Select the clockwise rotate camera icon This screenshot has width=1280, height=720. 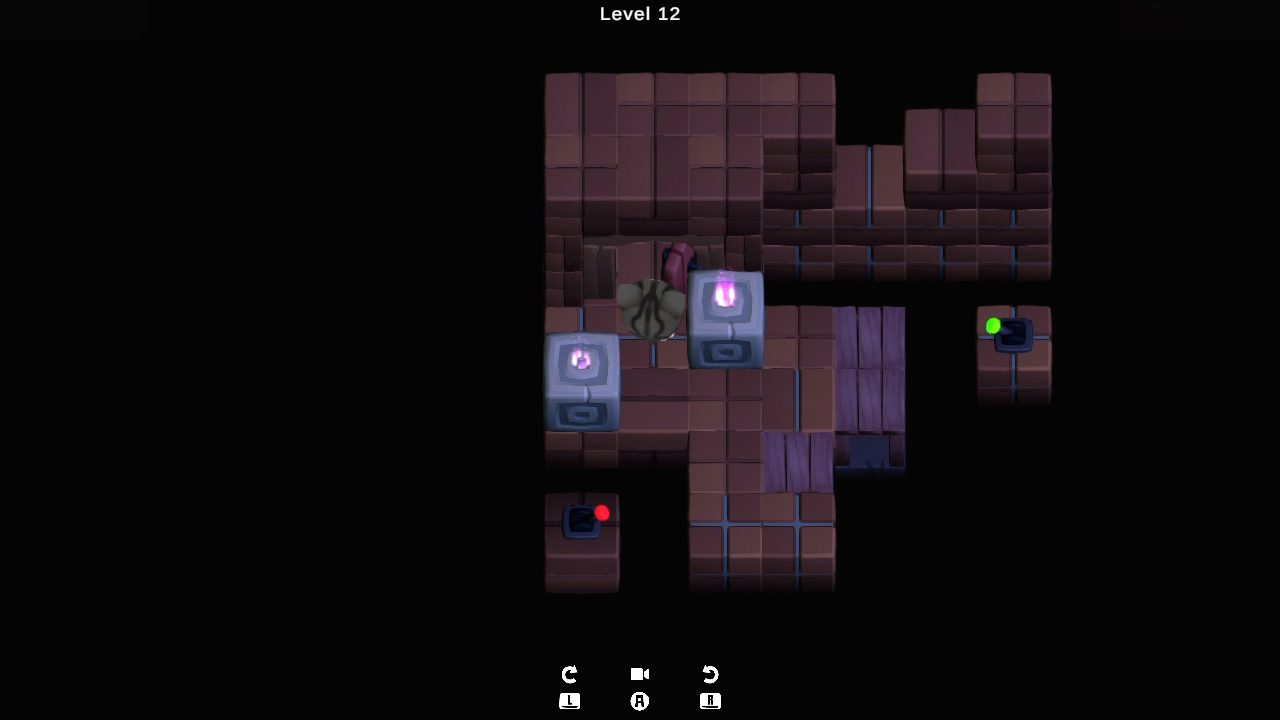(x=569, y=674)
